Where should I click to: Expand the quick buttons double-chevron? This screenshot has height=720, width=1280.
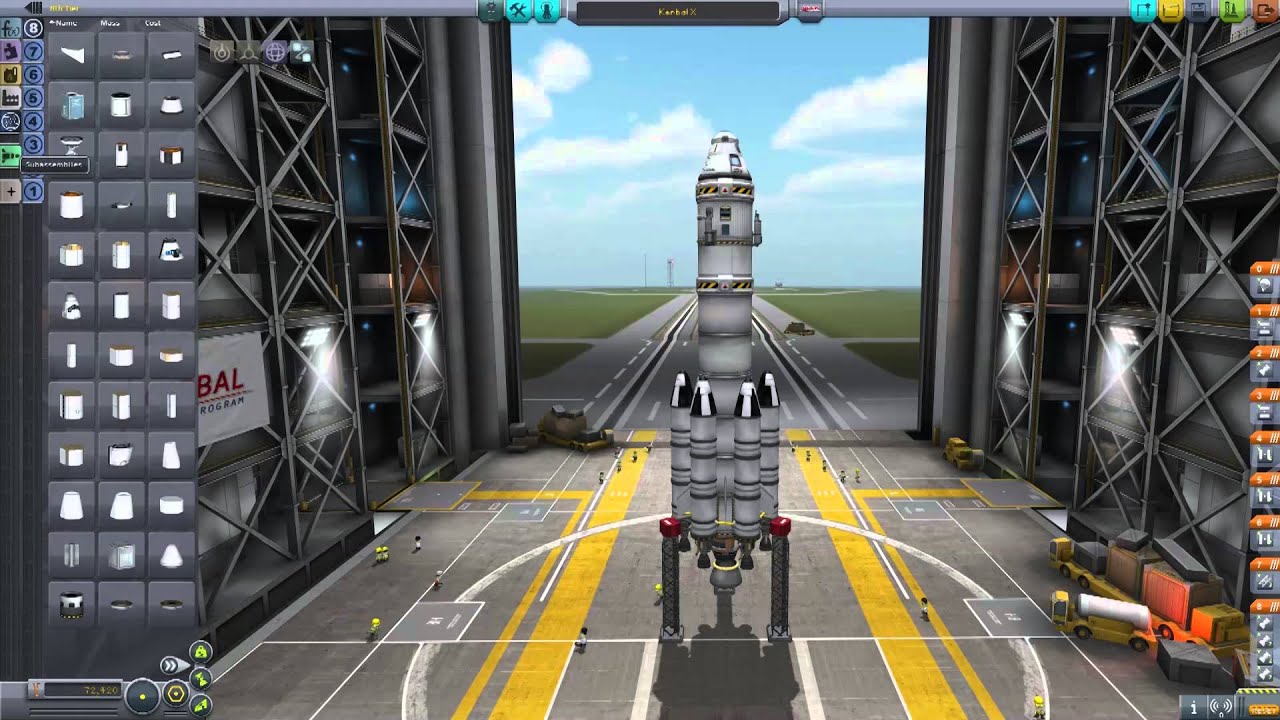[x=170, y=664]
